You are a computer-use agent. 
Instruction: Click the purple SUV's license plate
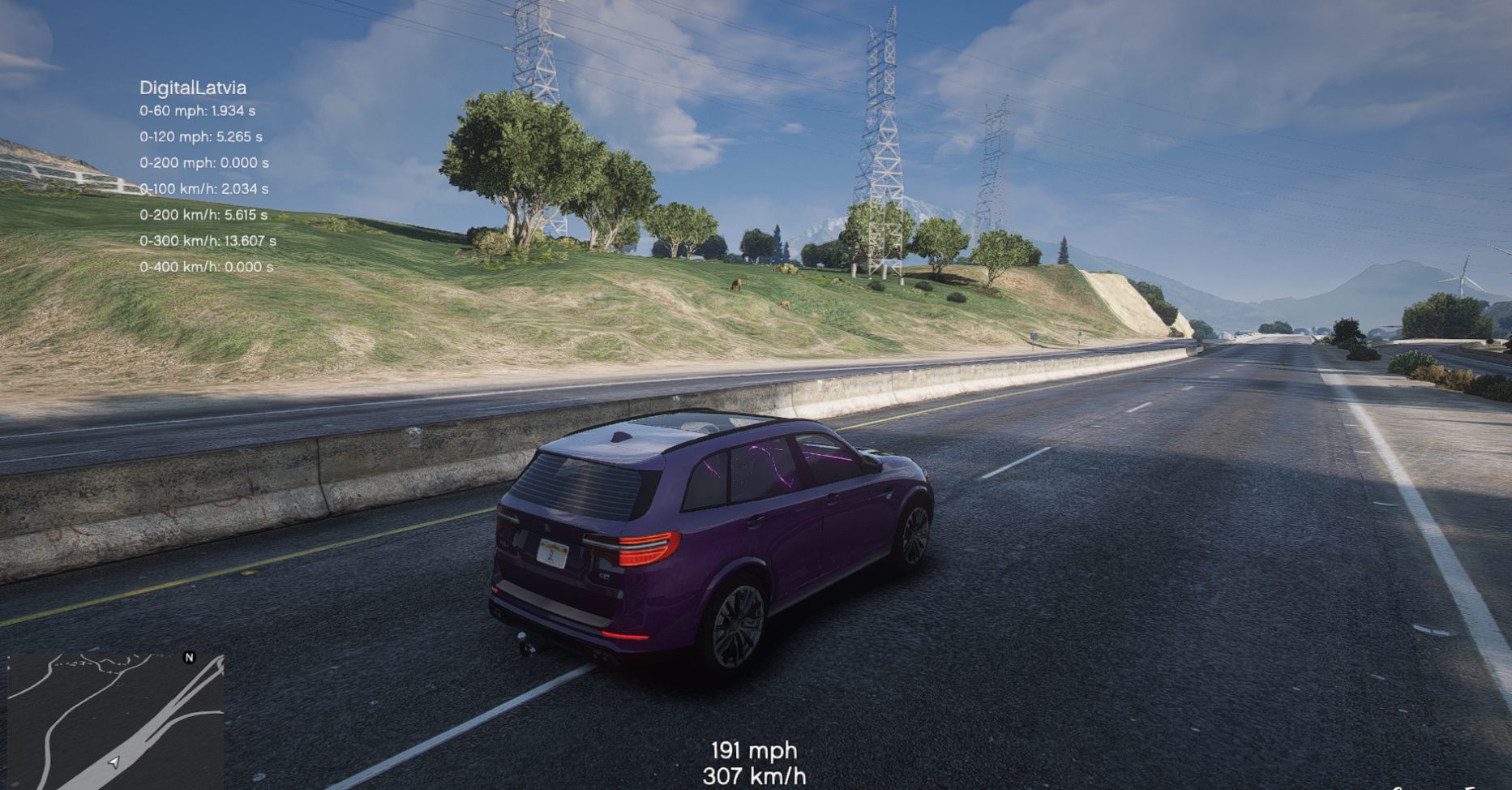point(555,555)
